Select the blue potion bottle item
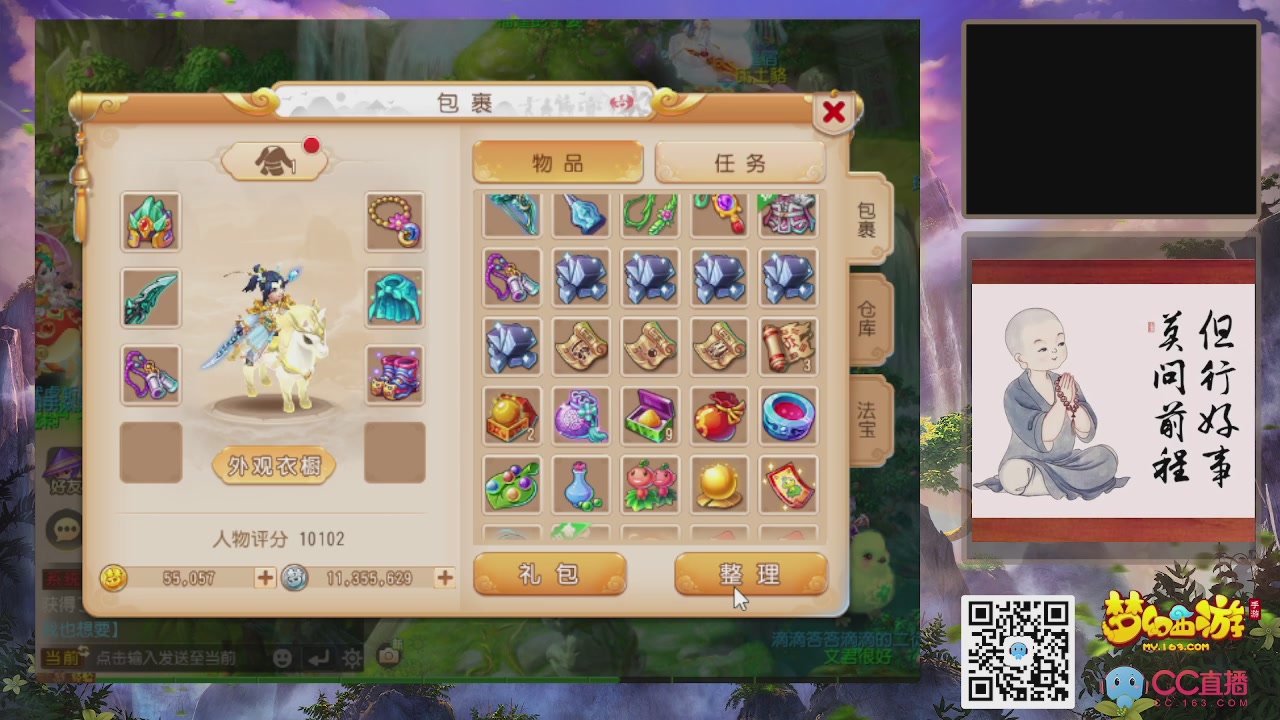Viewport: 1280px width, 720px height. click(x=581, y=483)
